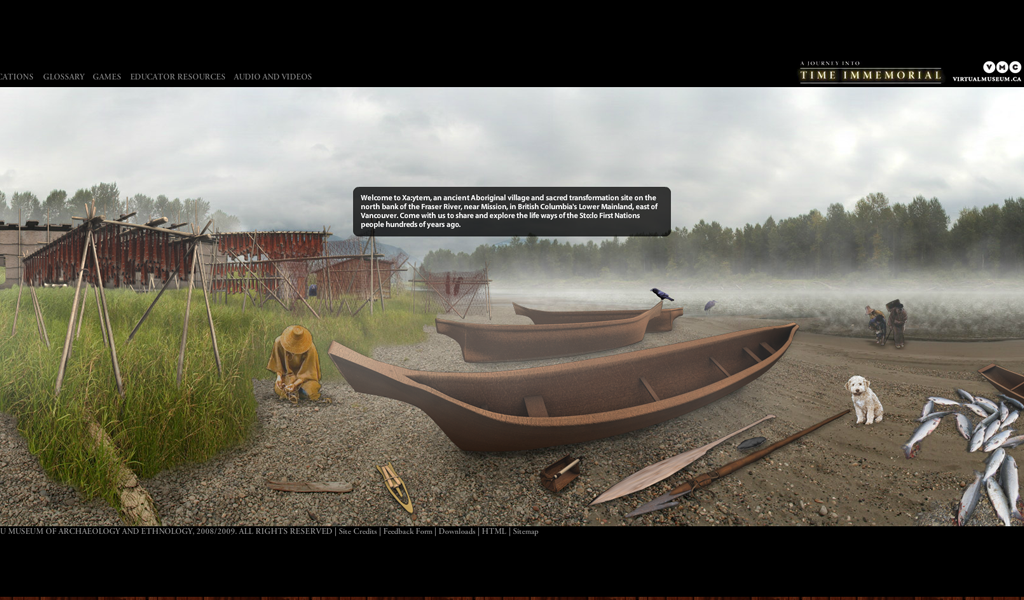This screenshot has width=1024, height=600.
Task: Visit the VirtualMuseum.ca logo link
Action: [987, 72]
